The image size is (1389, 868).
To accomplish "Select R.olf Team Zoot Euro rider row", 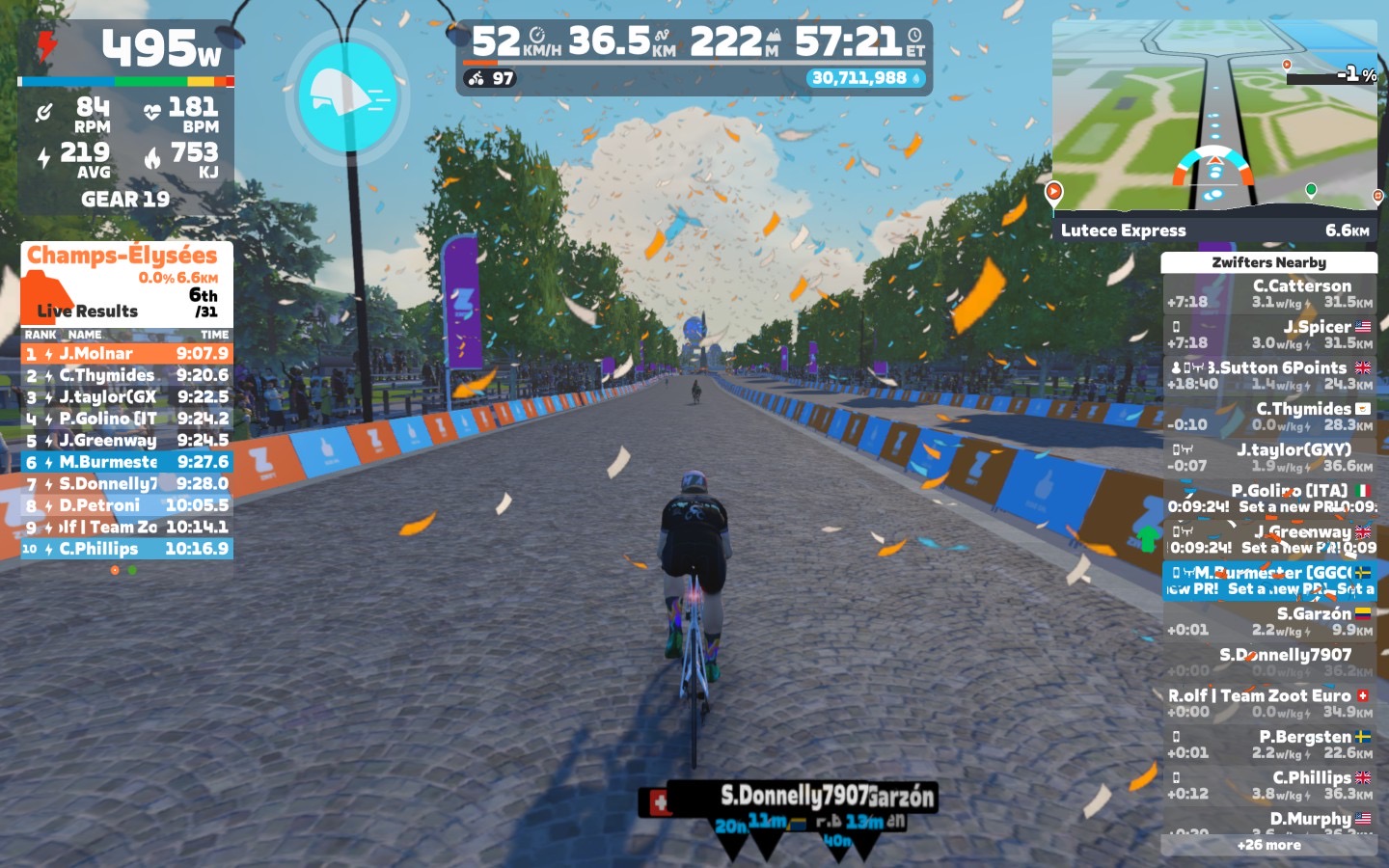I will [x=1269, y=703].
